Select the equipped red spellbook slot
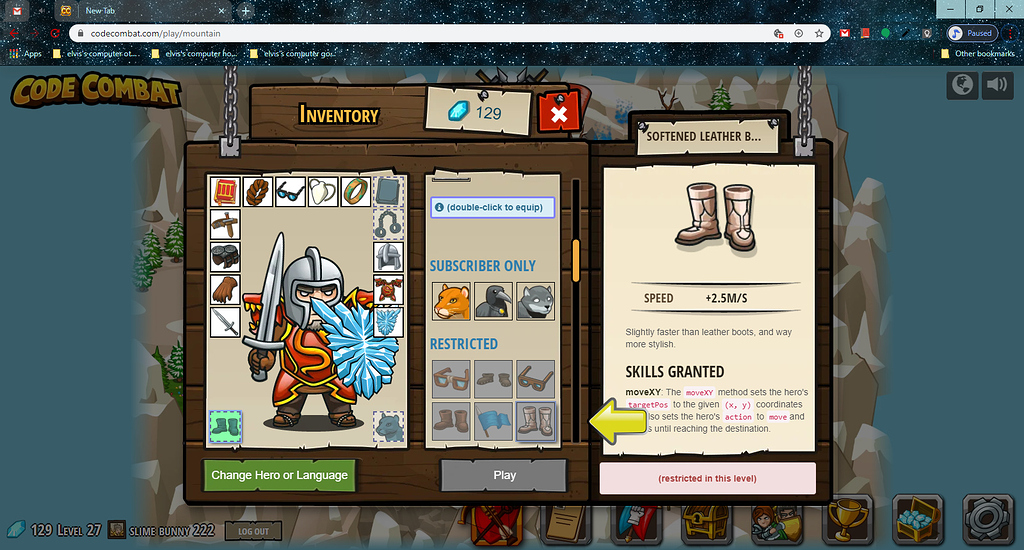Image resolution: width=1024 pixels, height=550 pixels. (225, 192)
